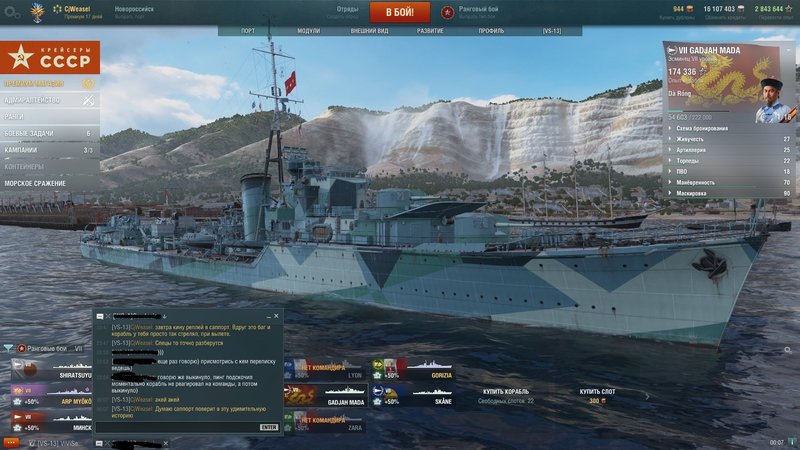Go to the РАЗВИТИЕ tab
Viewport: 800px width, 450px height.
pos(431,31)
